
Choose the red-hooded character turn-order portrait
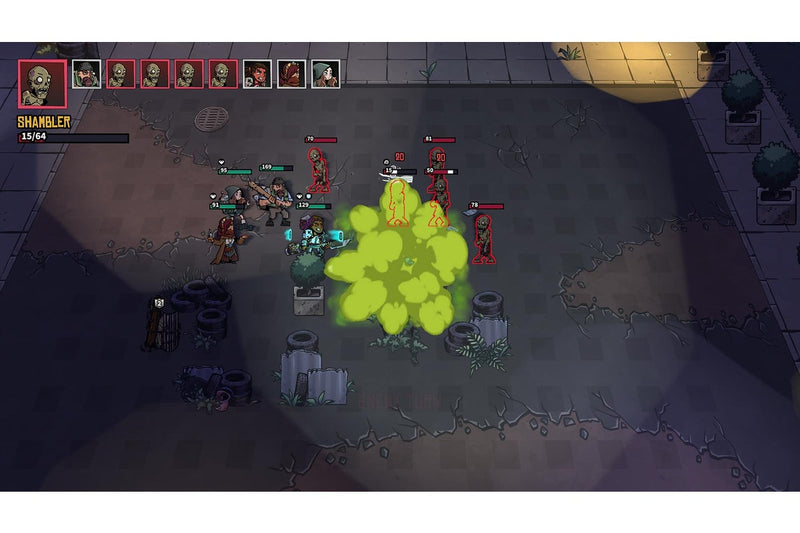[x=291, y=74]
